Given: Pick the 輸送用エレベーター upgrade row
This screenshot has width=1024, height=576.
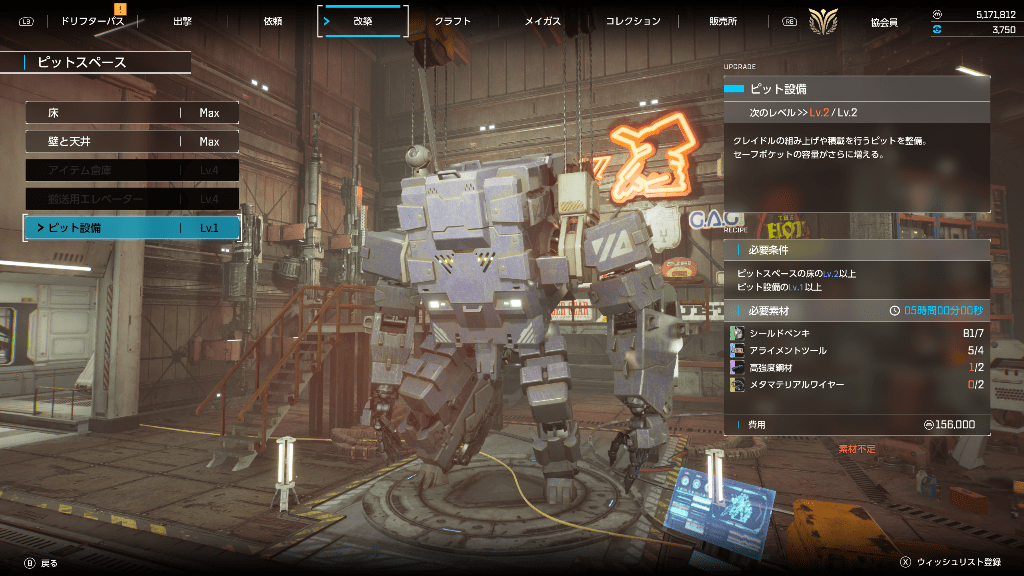Looking at the screenshot, I should coord(132,200).
